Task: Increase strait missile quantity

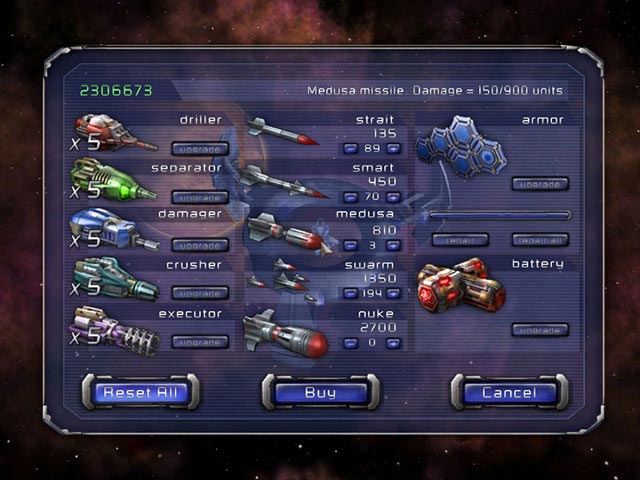Action: coord(393,149)
